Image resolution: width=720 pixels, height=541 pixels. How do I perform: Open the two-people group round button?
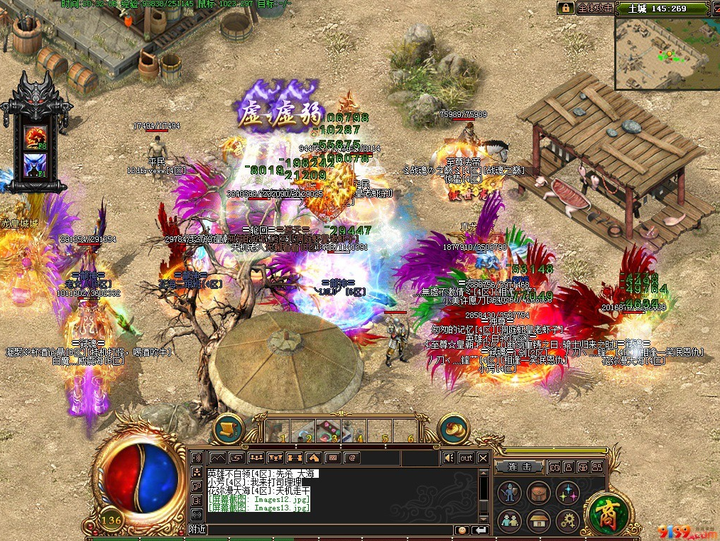tap(510, 520)
